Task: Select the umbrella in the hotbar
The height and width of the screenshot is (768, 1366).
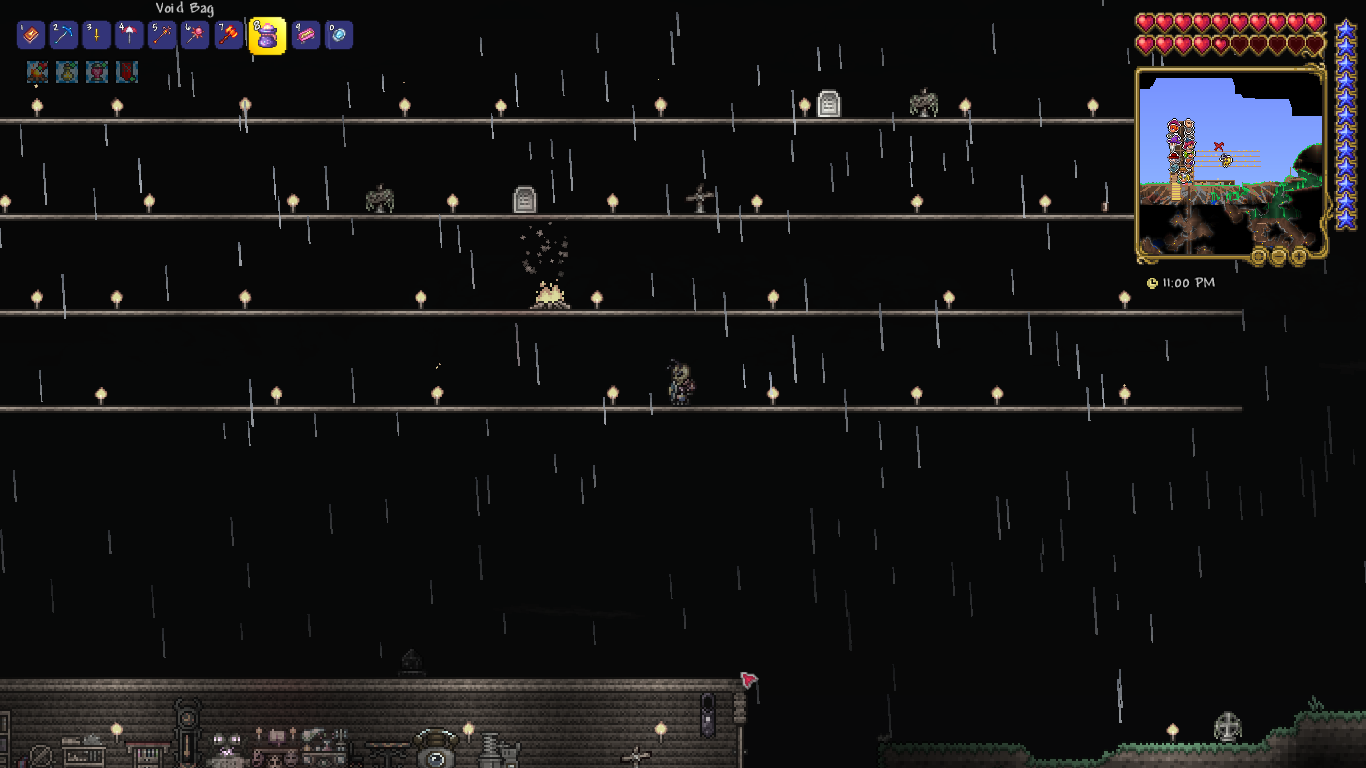Action: pyautogui.click(x=130, y=36)
